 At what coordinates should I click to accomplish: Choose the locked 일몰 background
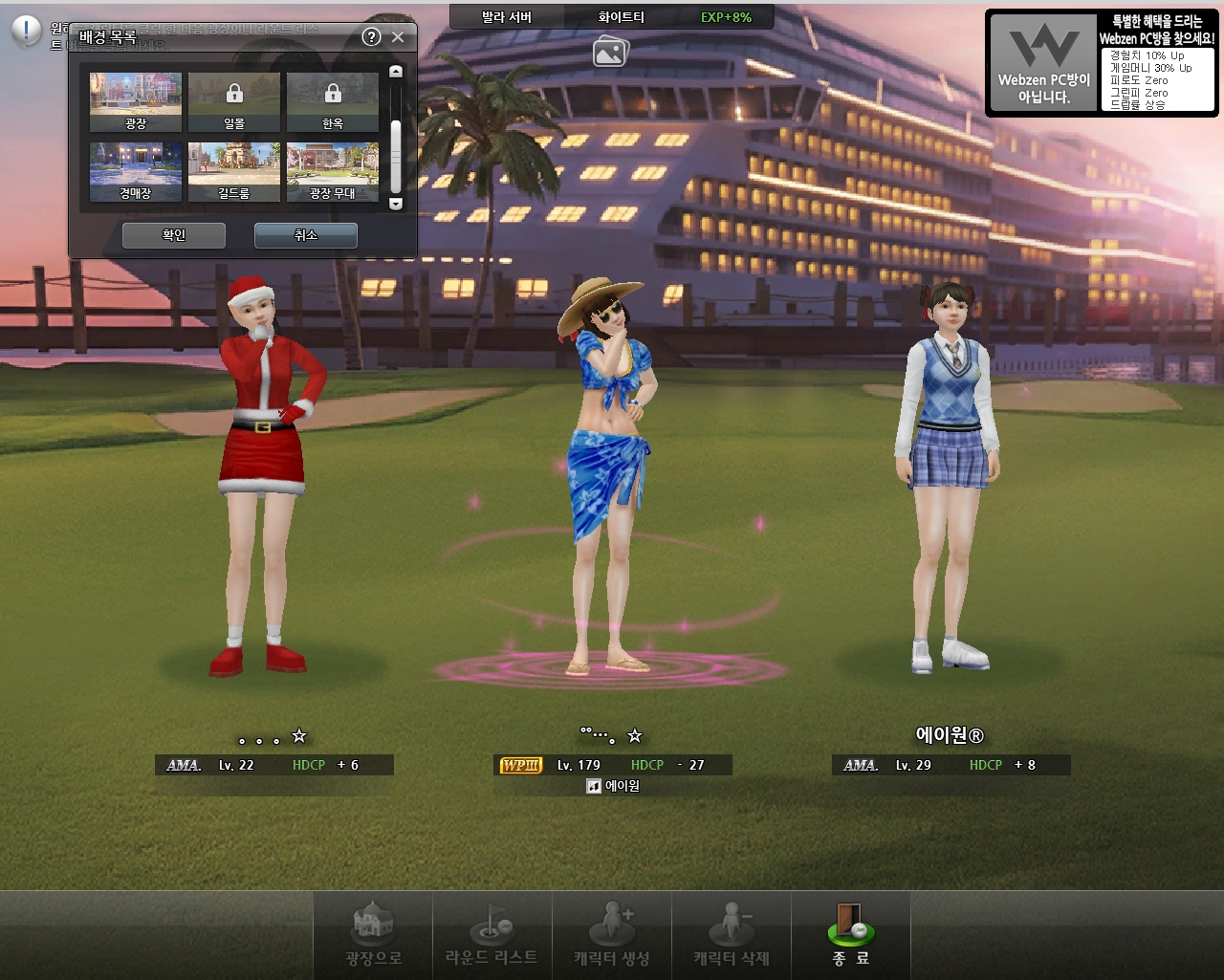234,101
